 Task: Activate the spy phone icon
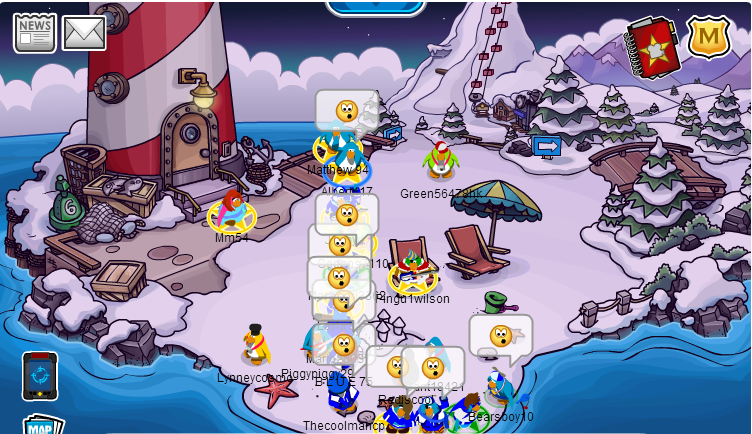pyautogui.click(x=40, y=375)
